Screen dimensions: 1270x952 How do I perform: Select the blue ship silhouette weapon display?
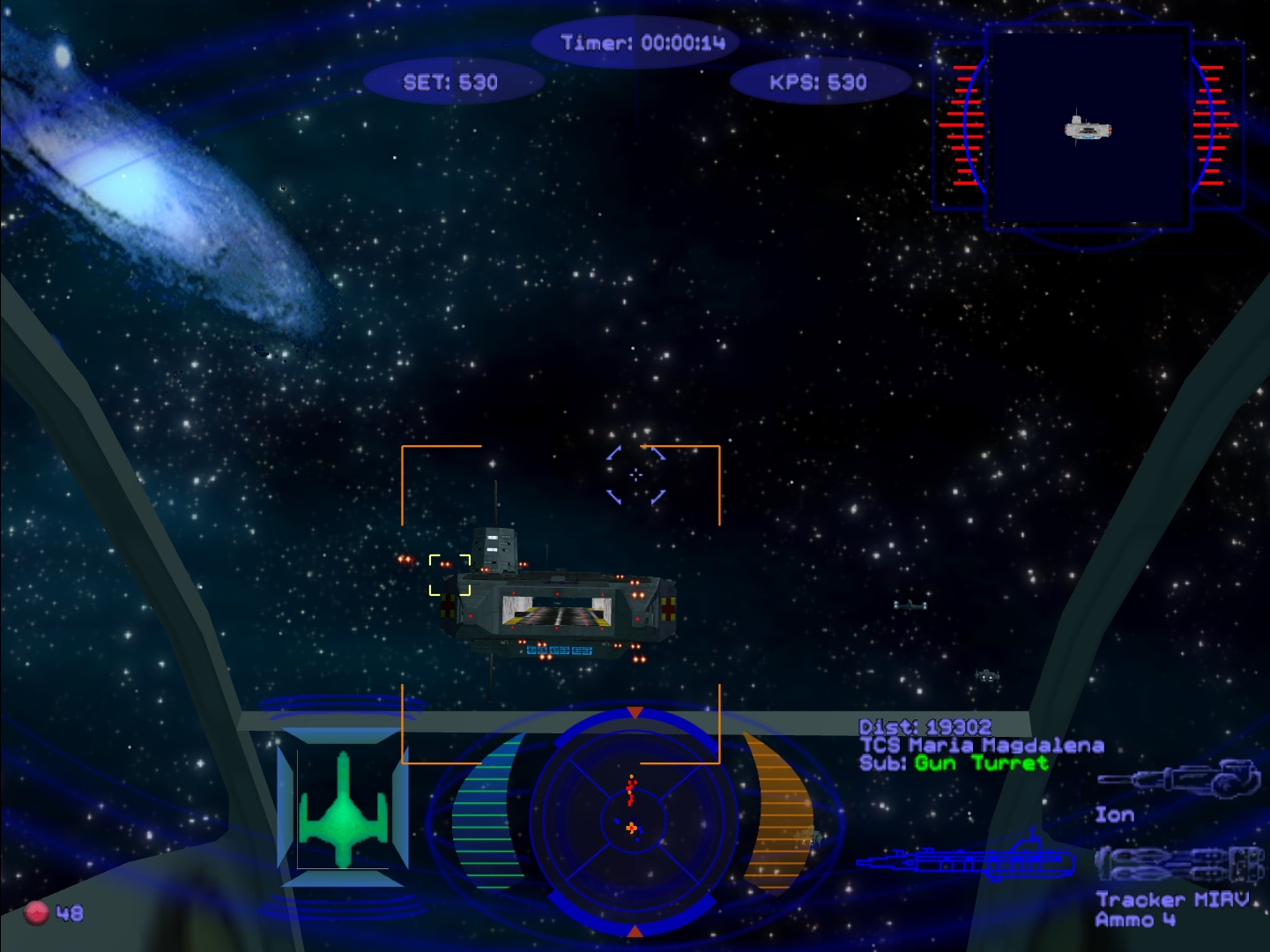[967, 859]
